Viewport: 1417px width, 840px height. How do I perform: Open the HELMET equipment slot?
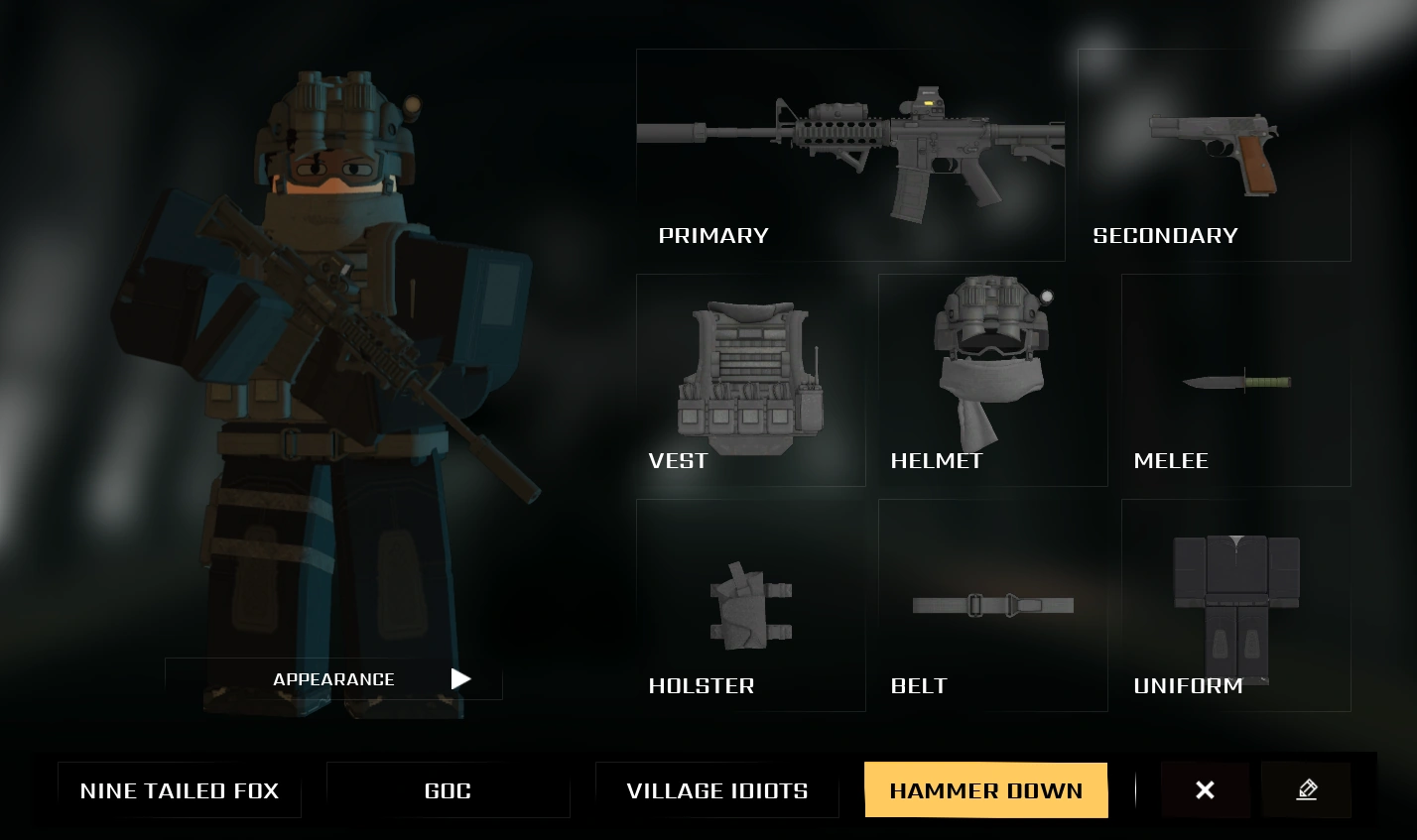pyautogui.click(x=992, y=367)
